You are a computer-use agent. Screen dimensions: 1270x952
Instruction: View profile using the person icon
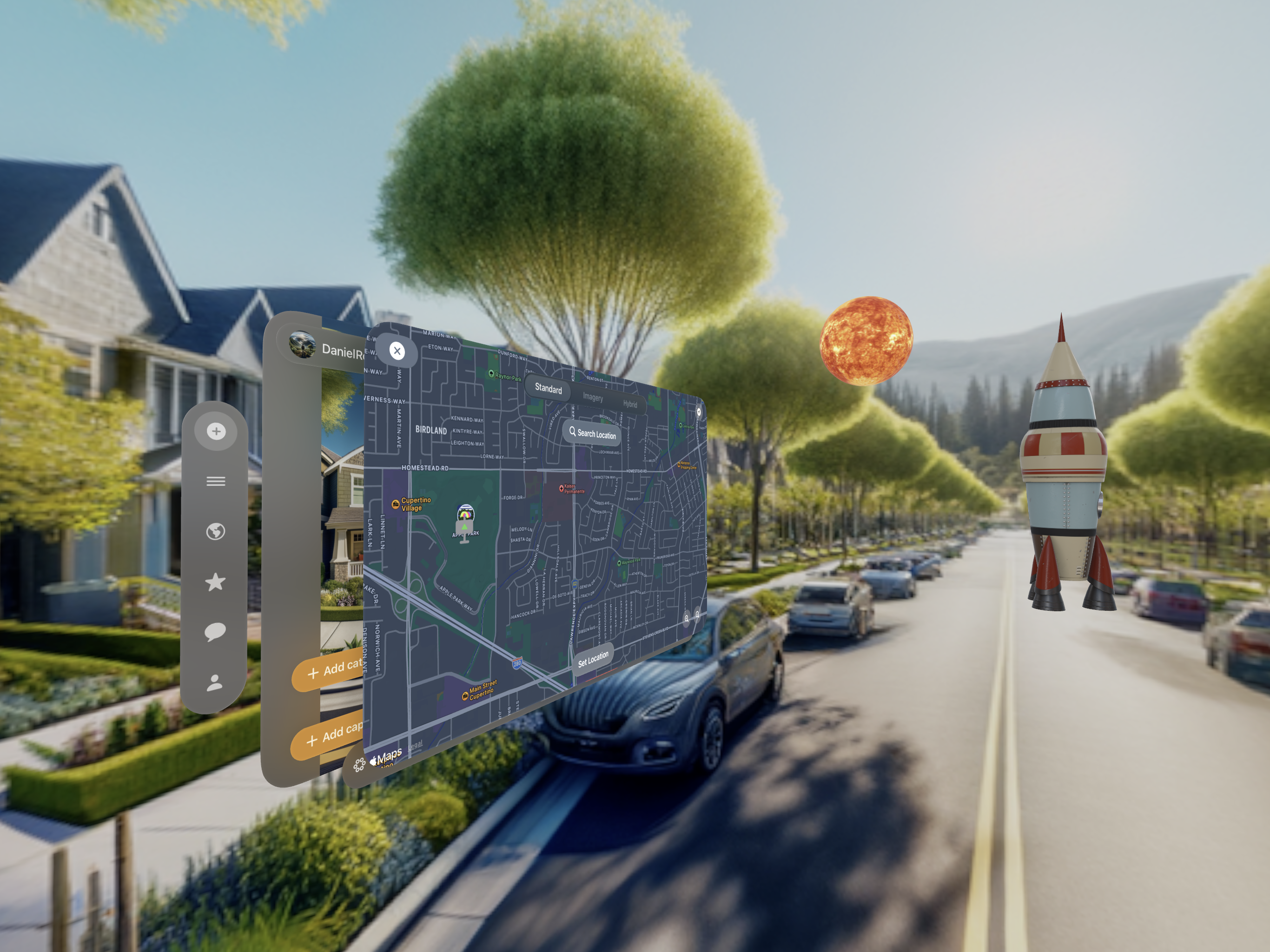click(215, 682)
